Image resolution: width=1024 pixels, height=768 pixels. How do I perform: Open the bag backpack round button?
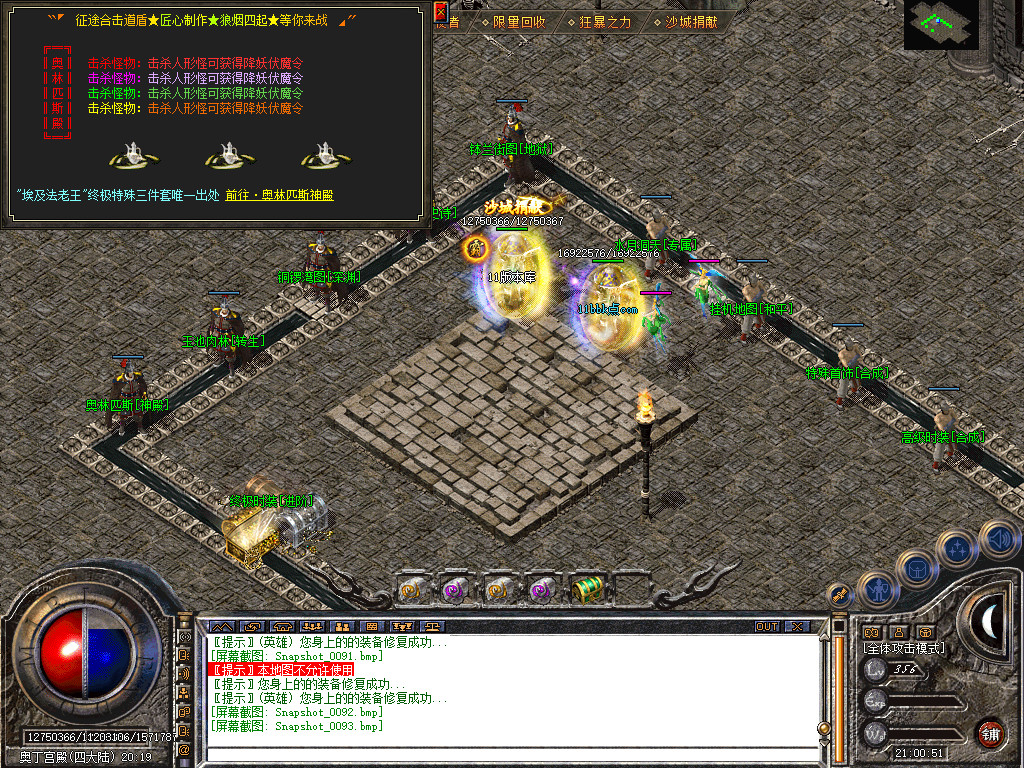coord(916,569)
